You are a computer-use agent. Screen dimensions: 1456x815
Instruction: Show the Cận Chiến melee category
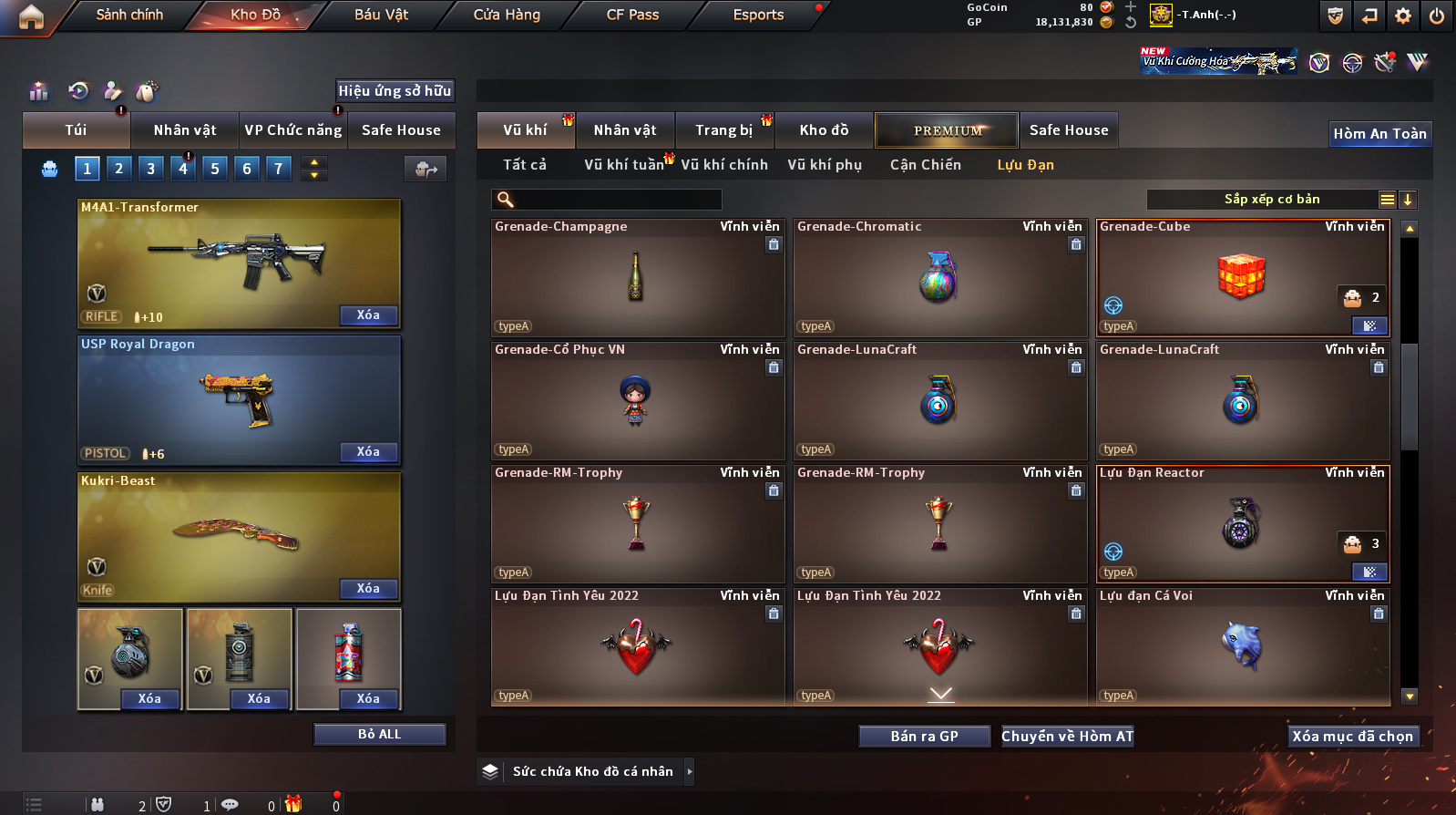pos(925,165)
